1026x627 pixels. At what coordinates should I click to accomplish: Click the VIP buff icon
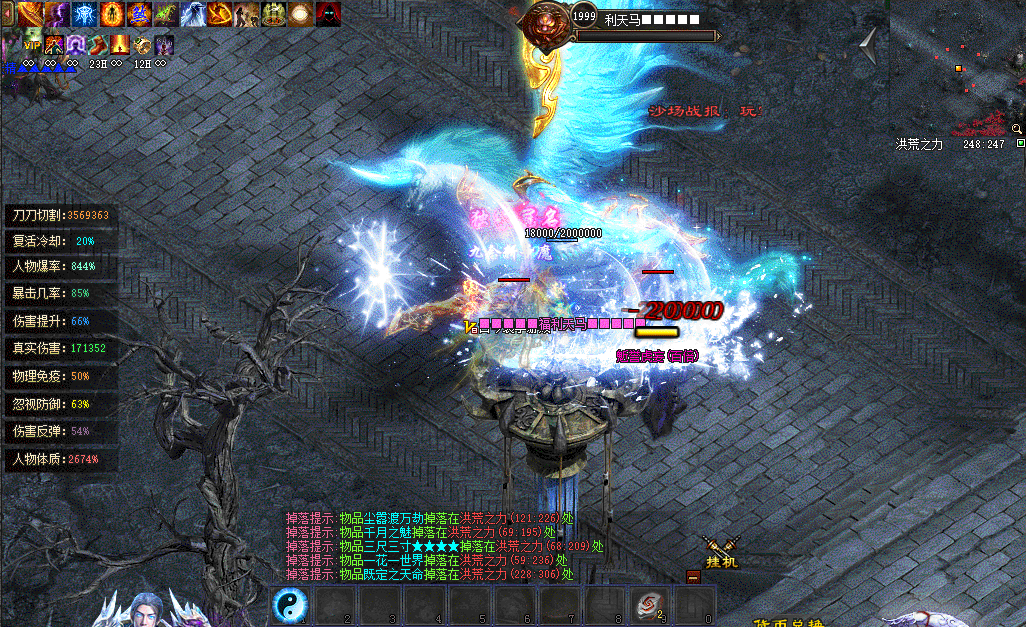click(x=32, y=44)
